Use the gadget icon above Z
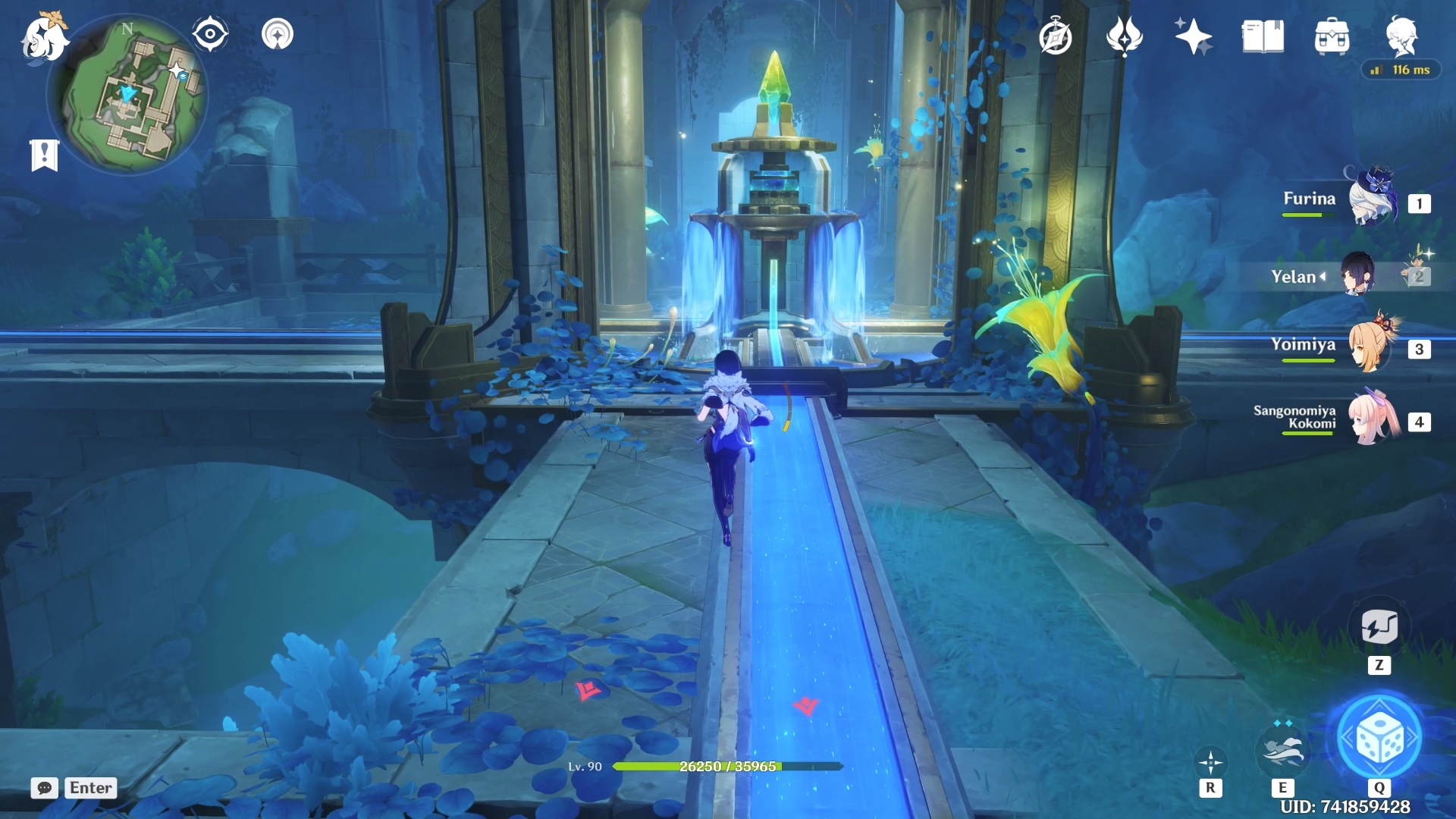Image resolution: width=1456 pixels, height=819 pixels. (x=1379, y=627)
